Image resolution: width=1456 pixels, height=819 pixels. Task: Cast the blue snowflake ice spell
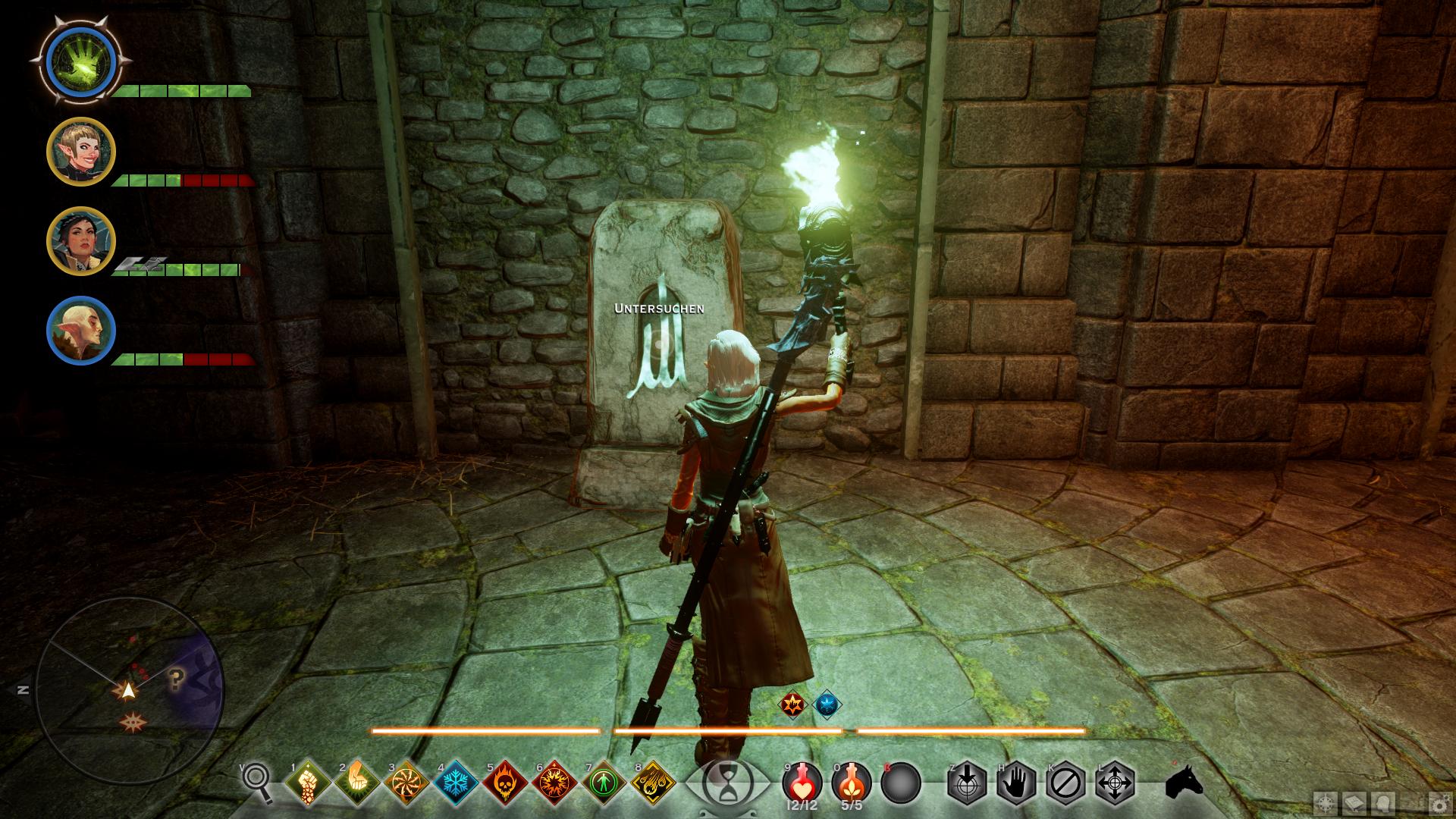tap(456, 783)
